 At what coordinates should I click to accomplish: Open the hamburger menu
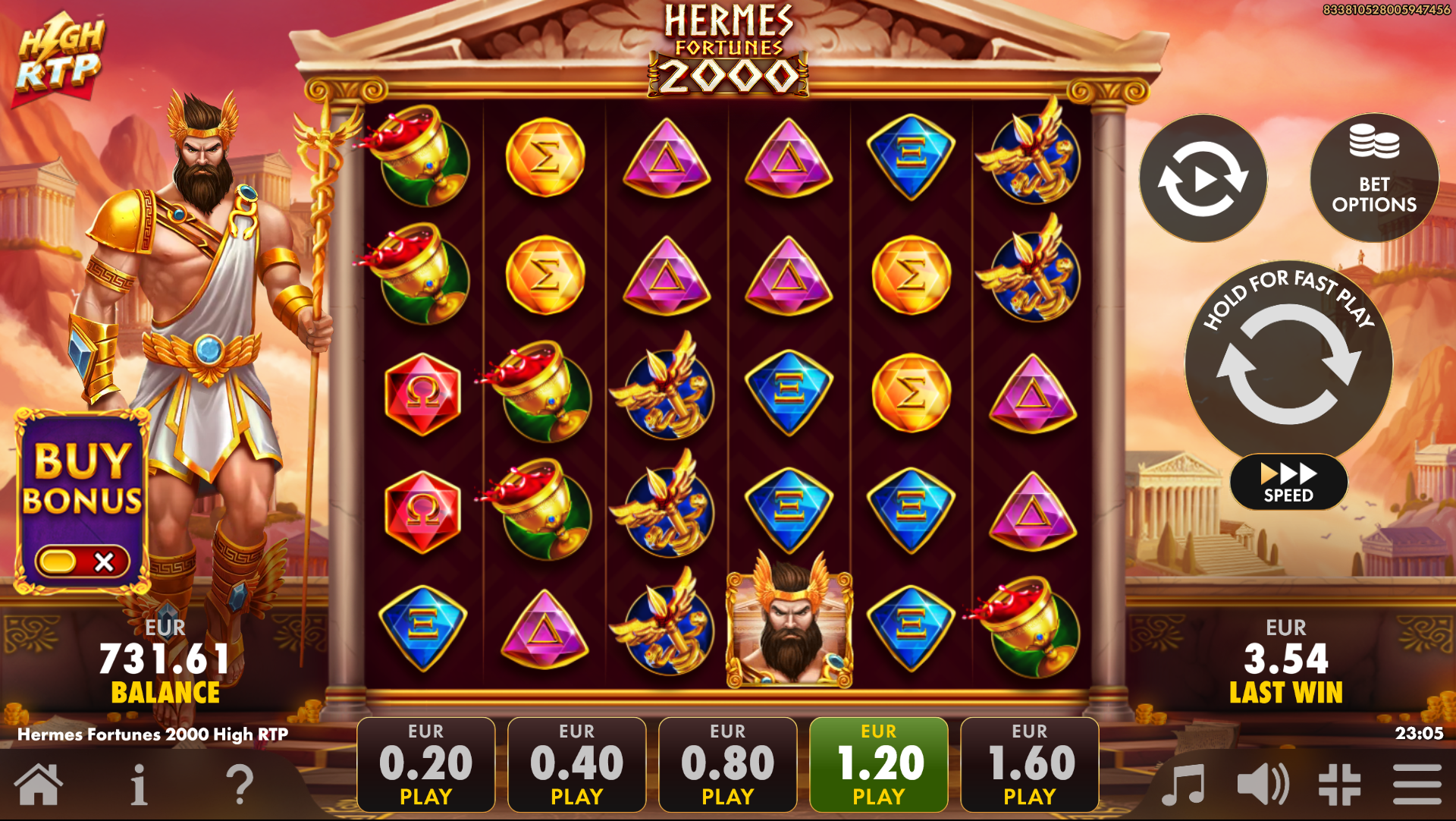point(1417,785)
